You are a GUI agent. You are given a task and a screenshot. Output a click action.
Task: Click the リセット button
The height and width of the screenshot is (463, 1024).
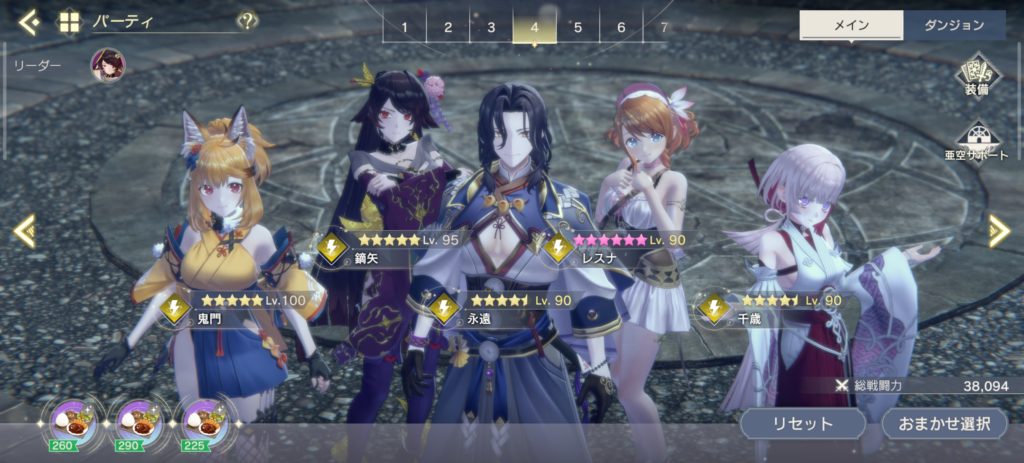[802, 423]
